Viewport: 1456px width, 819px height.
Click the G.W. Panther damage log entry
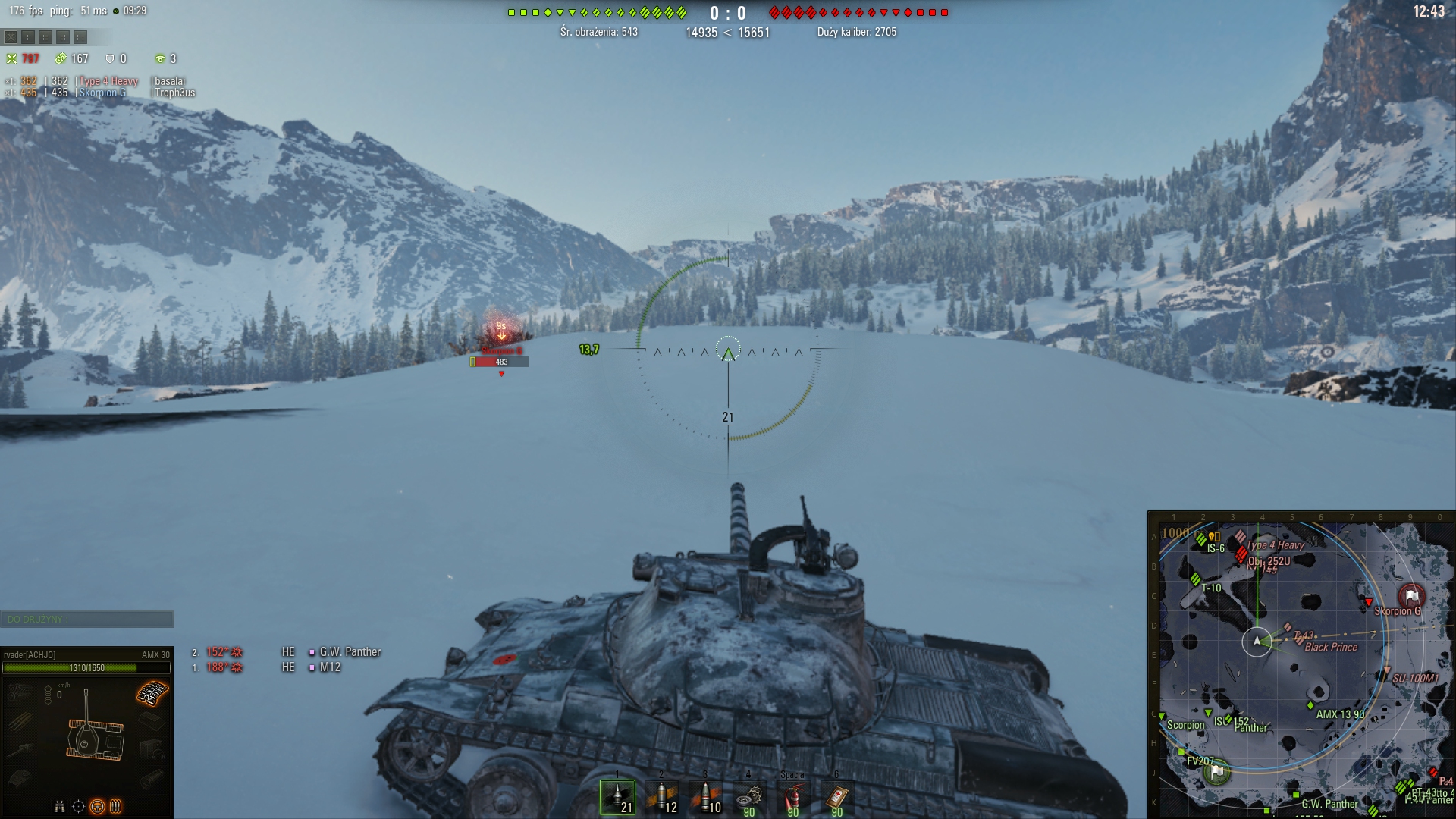point(350,652)
